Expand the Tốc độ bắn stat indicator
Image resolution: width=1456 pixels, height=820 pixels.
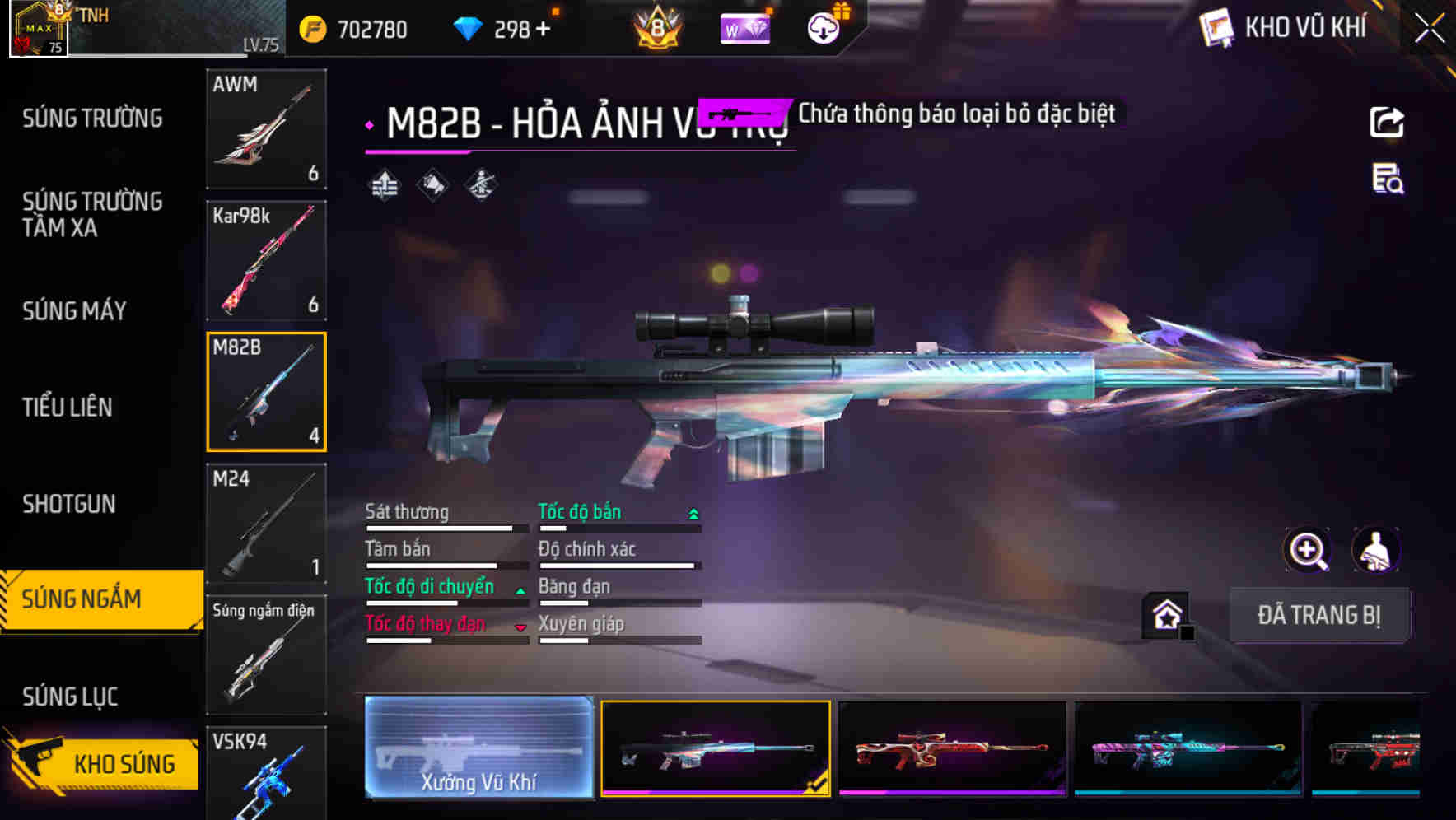point(693,512)
